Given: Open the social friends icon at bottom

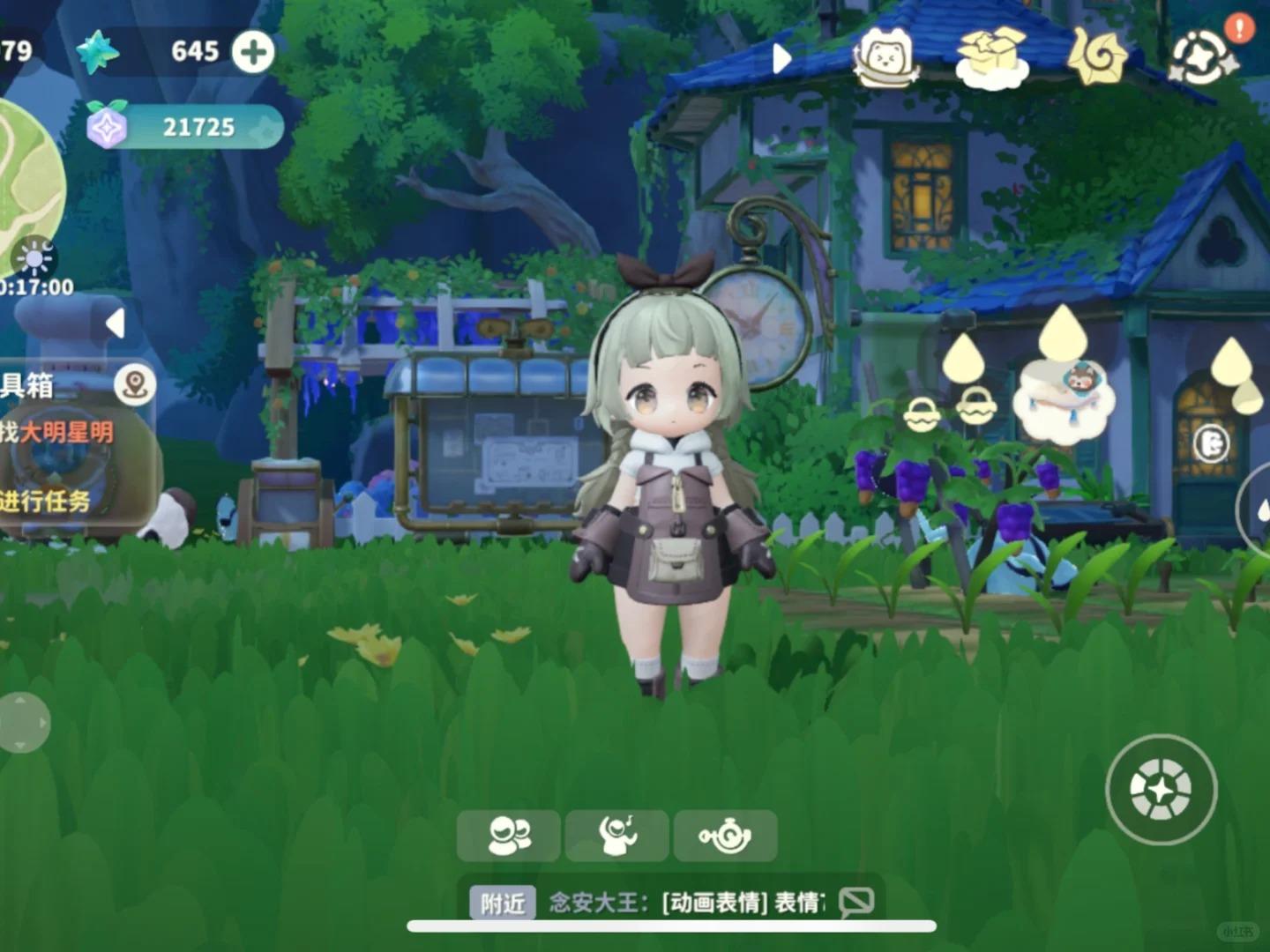Looking at the screenshot, I should point(510,835).
